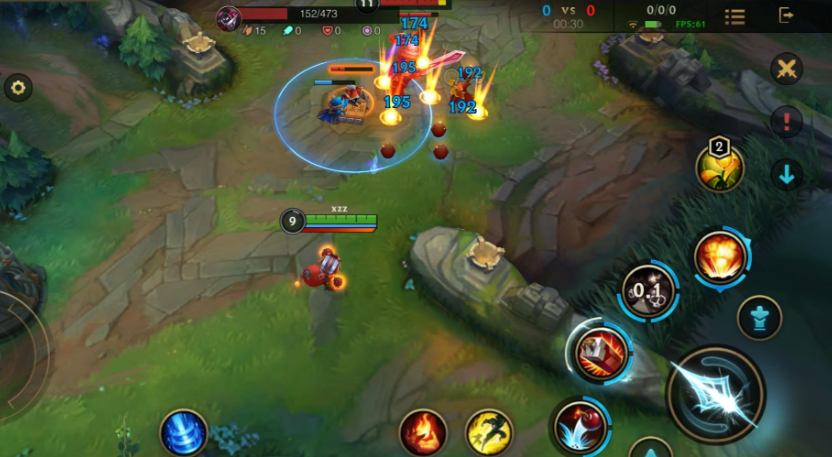This screenshot has height=457, width=832.
Task: Tap the crossed swords attack ping
Action: pyautogui.click(x=787, y=69)
